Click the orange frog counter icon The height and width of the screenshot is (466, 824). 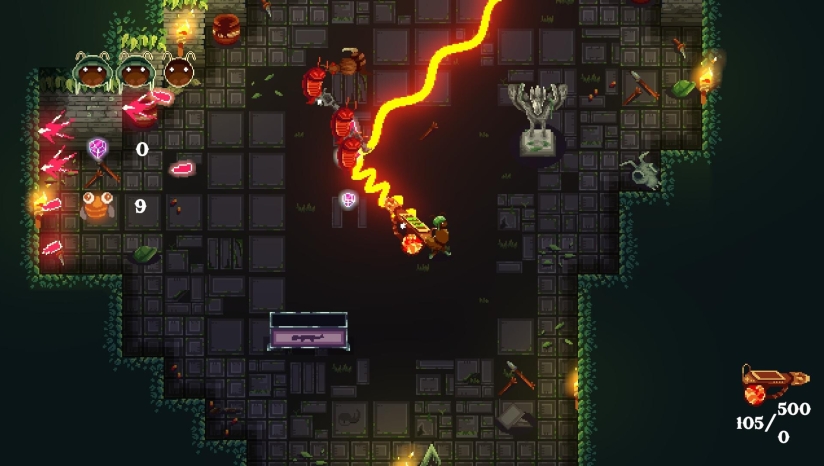(97, 206)
